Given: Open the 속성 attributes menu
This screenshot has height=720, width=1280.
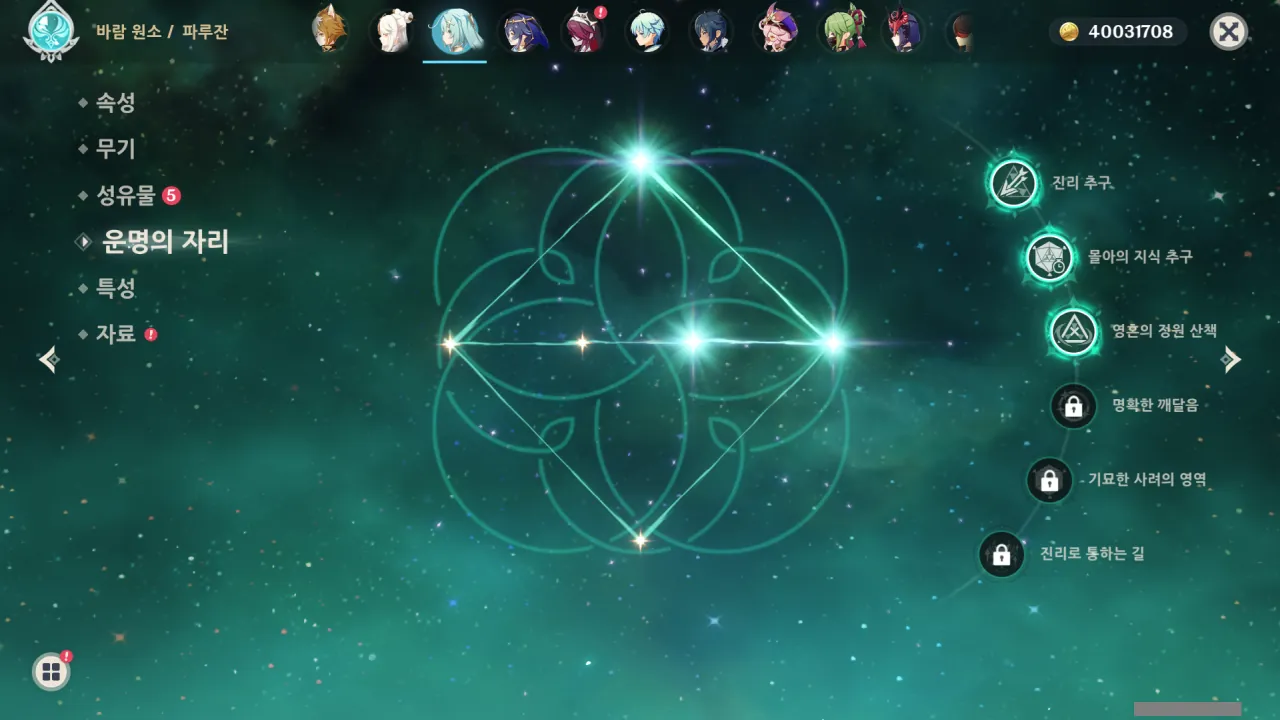Looking at the screenshot, I should click(x=115, y=102).
